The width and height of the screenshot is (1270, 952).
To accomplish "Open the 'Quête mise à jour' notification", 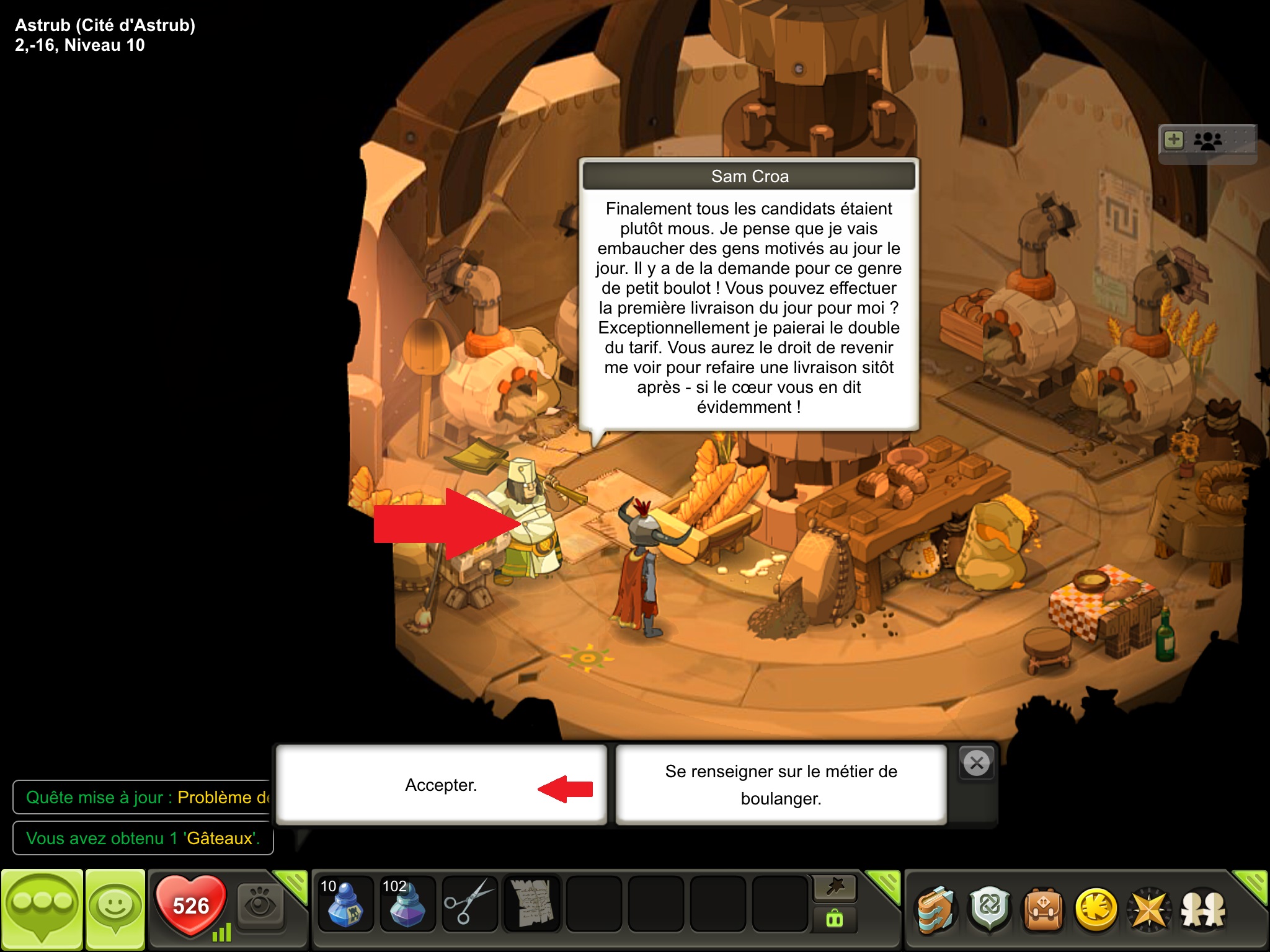I will tap(143, 797).
